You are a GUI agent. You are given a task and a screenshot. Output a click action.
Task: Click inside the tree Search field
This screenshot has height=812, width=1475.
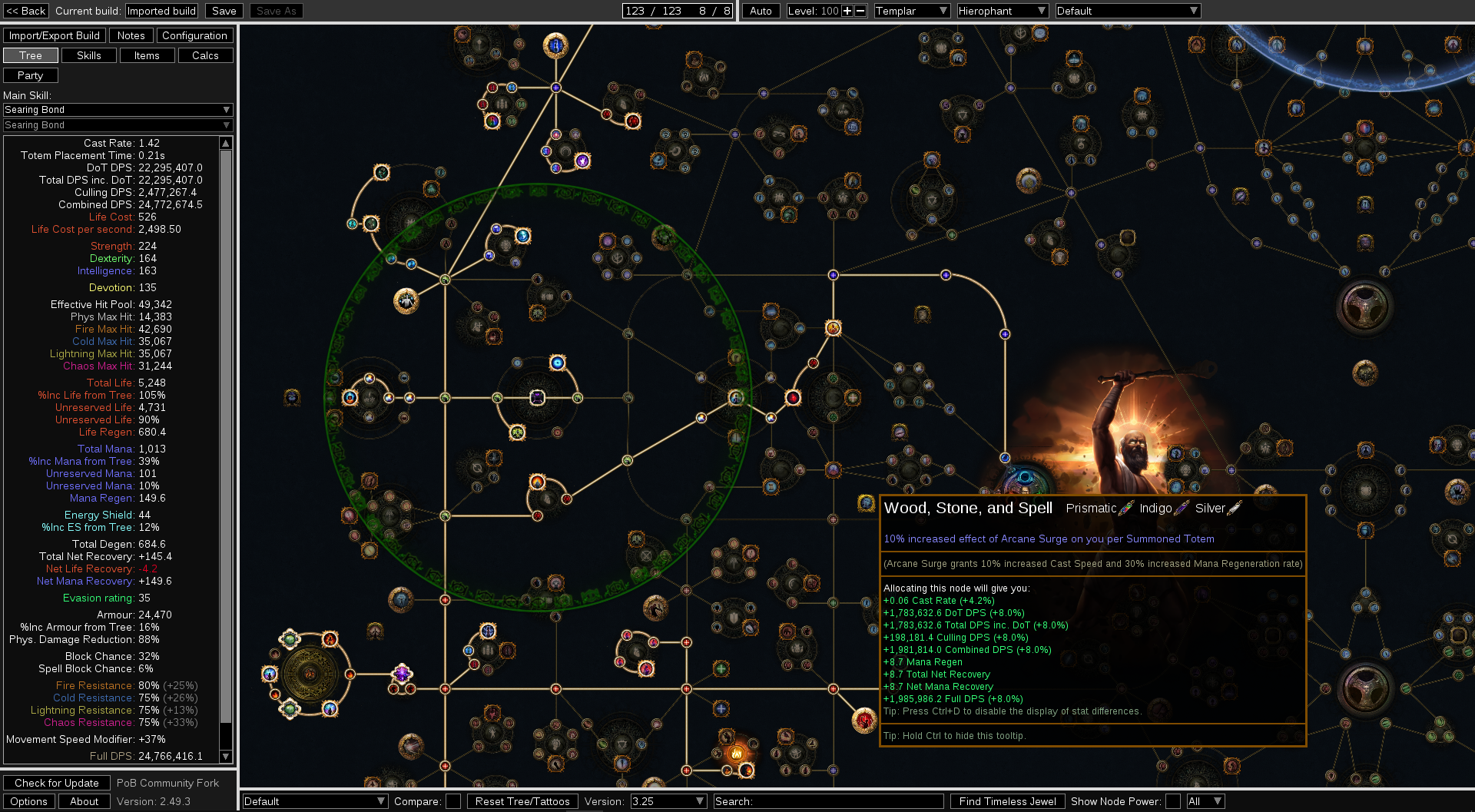[x=828, y=801]
